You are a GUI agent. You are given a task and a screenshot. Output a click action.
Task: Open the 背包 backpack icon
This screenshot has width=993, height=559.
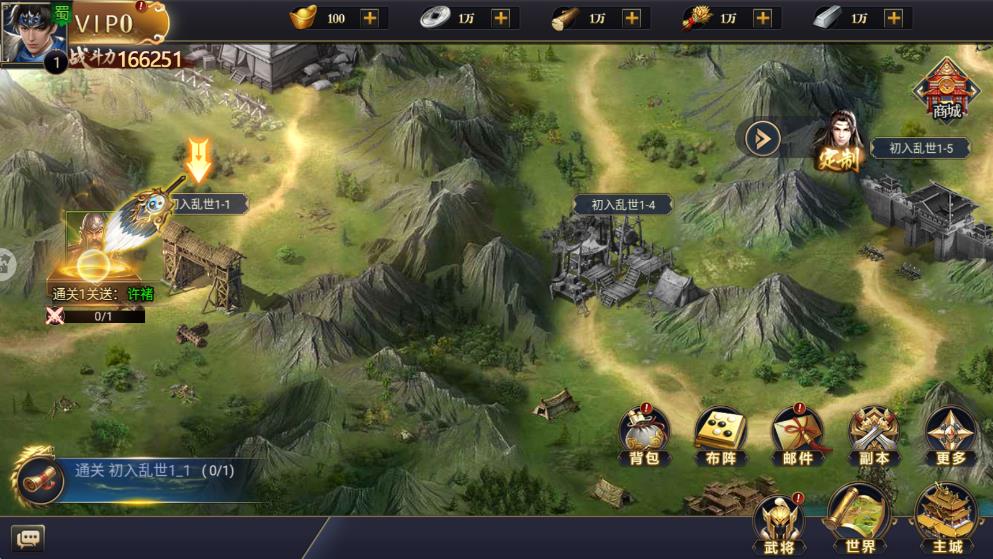click(644, 436)
